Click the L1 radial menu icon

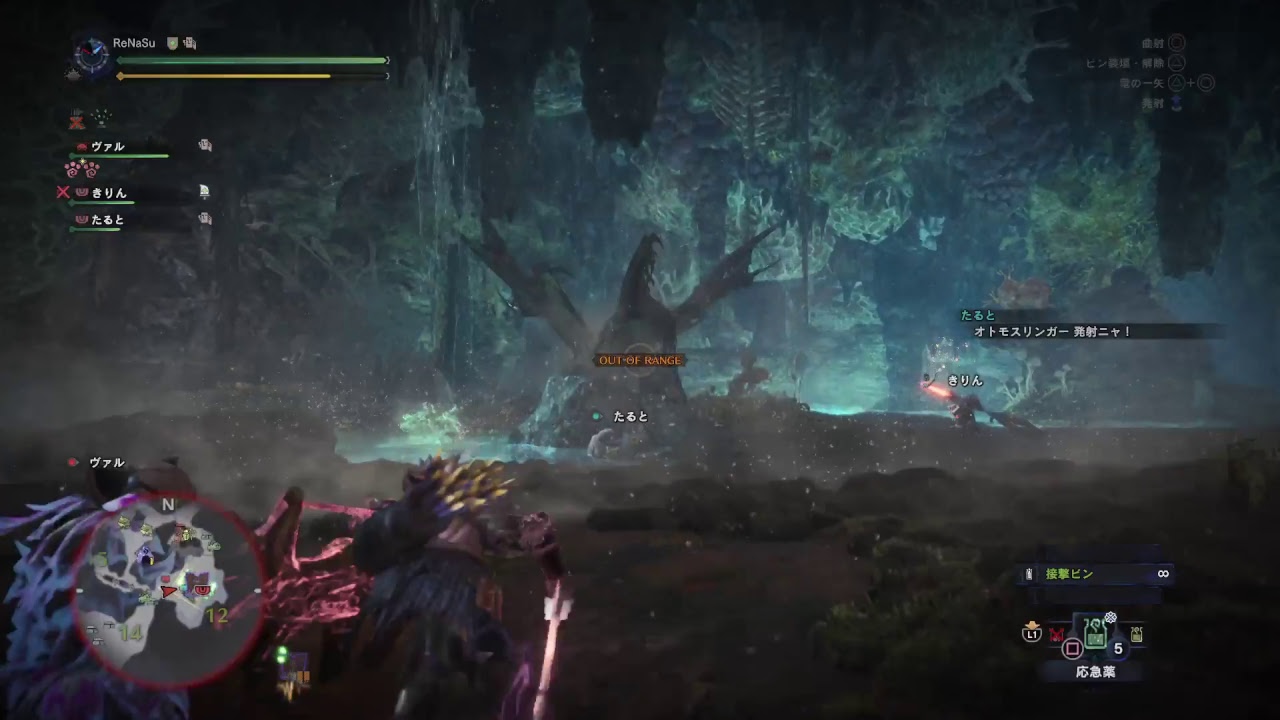[x=1032, y=633]
